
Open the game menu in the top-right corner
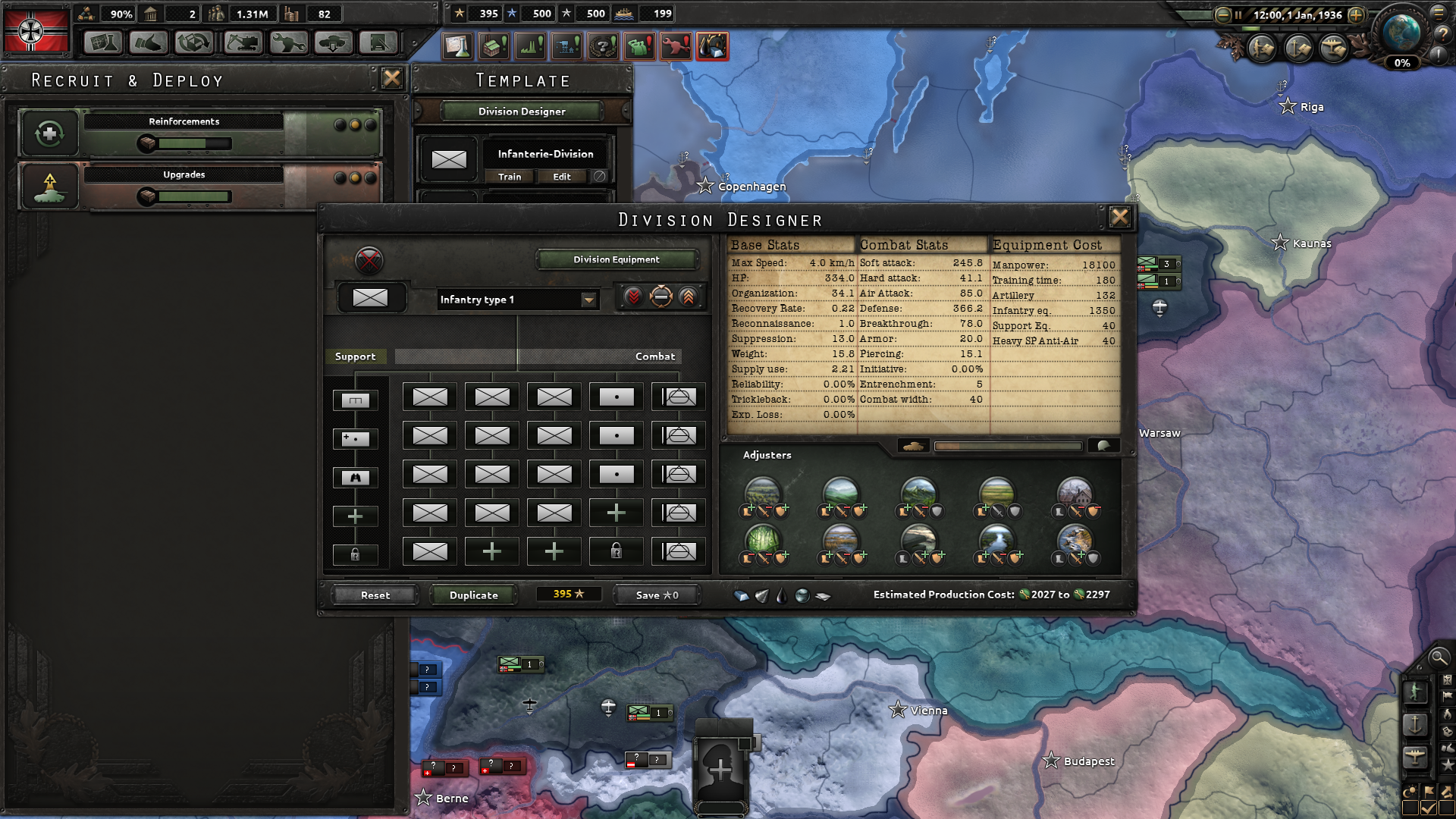pyautogui.click(x=1439, y=12)
